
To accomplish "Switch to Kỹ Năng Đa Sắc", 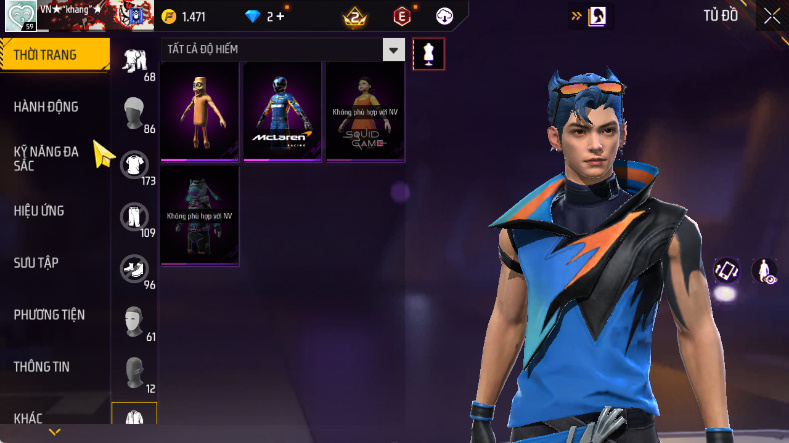I will (x=47, y=158).
